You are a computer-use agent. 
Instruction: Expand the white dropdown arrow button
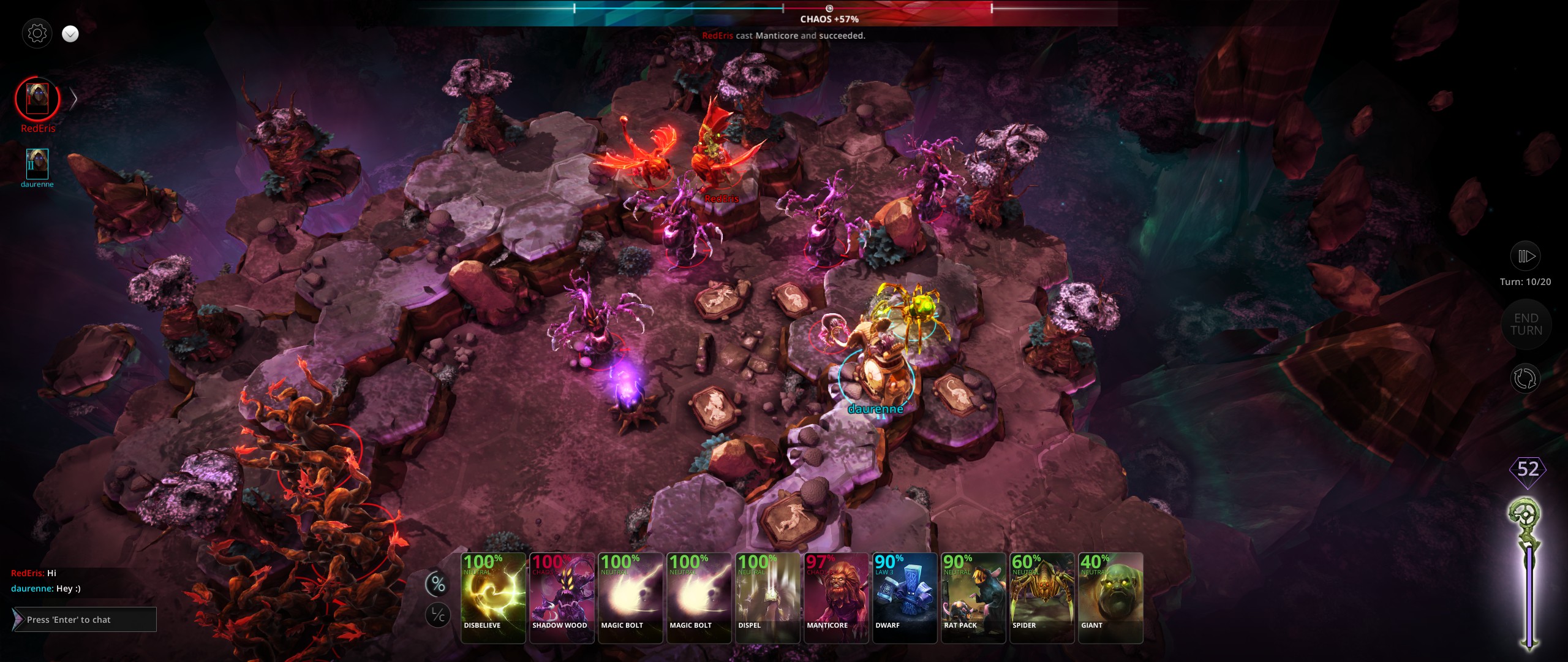[70, 34]
